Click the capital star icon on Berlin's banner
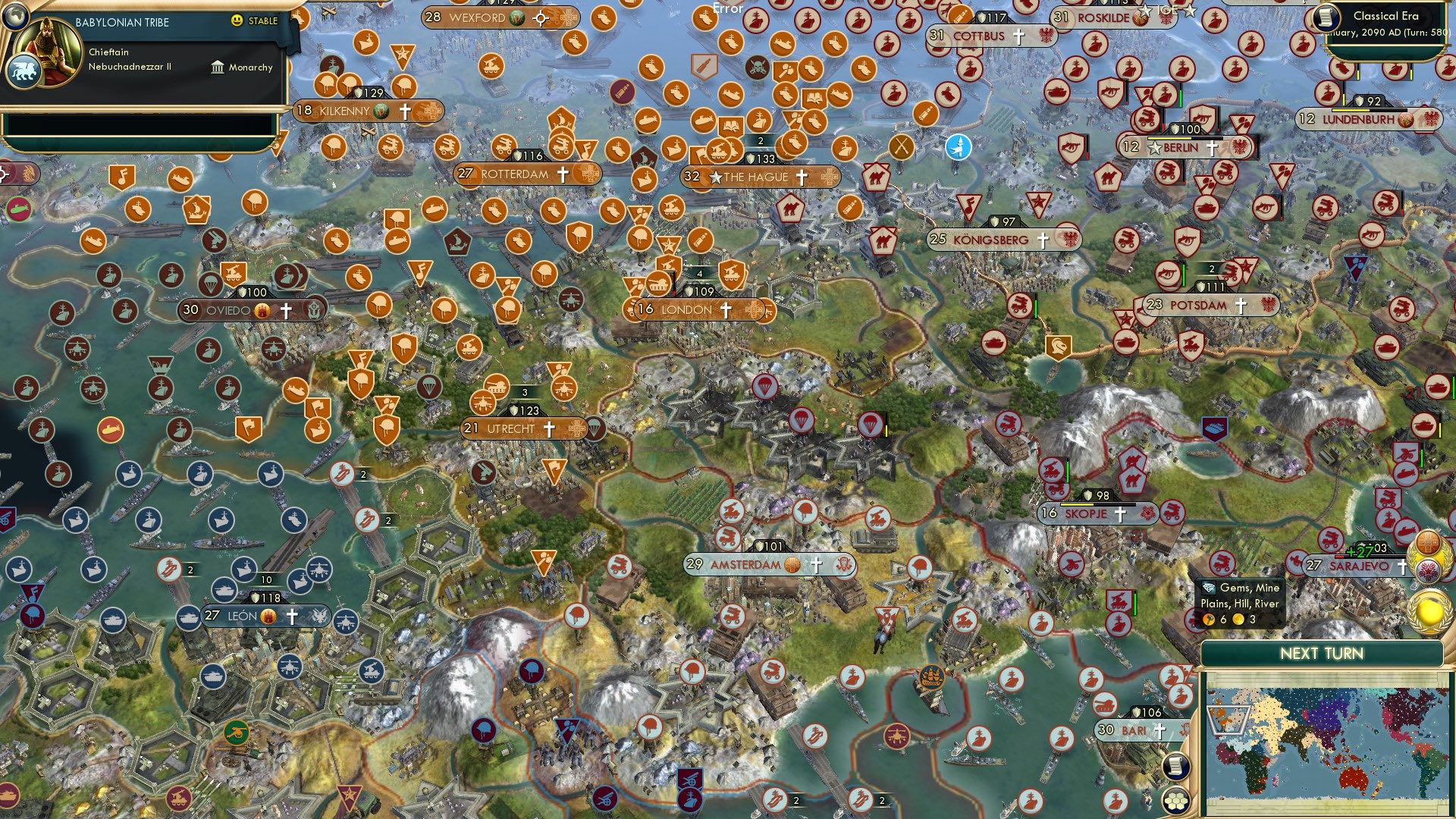The image size is (1456, 819). tap(1155, 147)
